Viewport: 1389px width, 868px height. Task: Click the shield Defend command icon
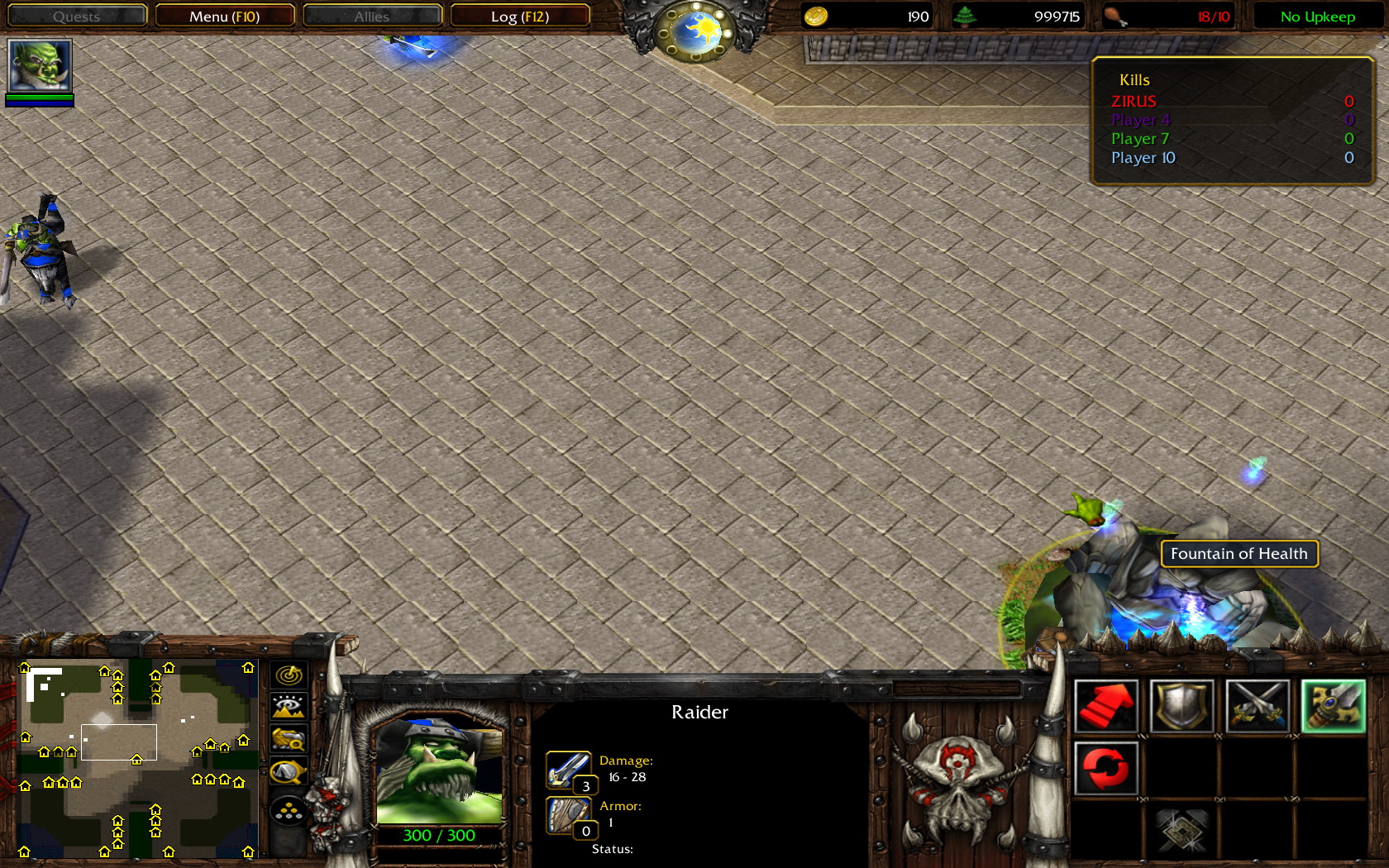[x=1180, y=706]
